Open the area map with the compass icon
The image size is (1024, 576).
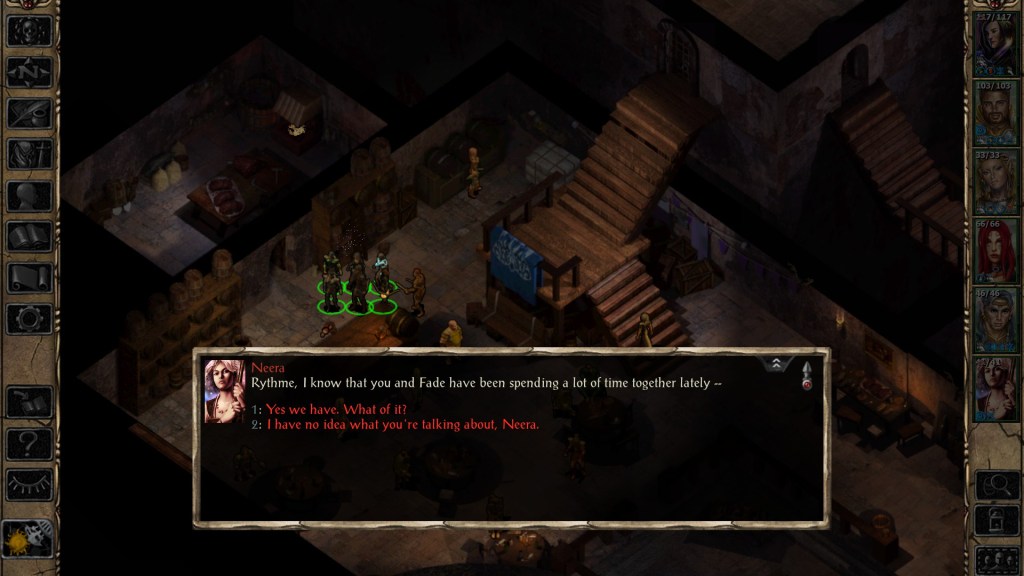click(30, 71)
